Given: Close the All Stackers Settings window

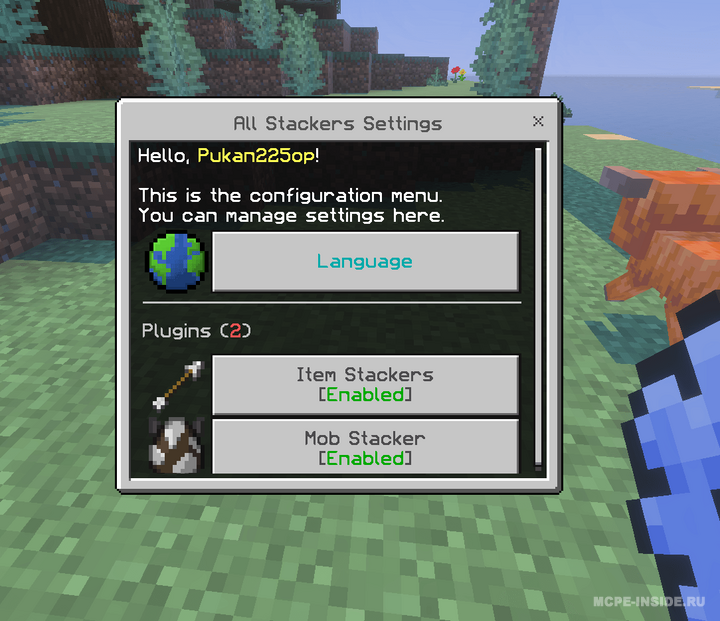Looking at the screenshot, I should (538, 122).
